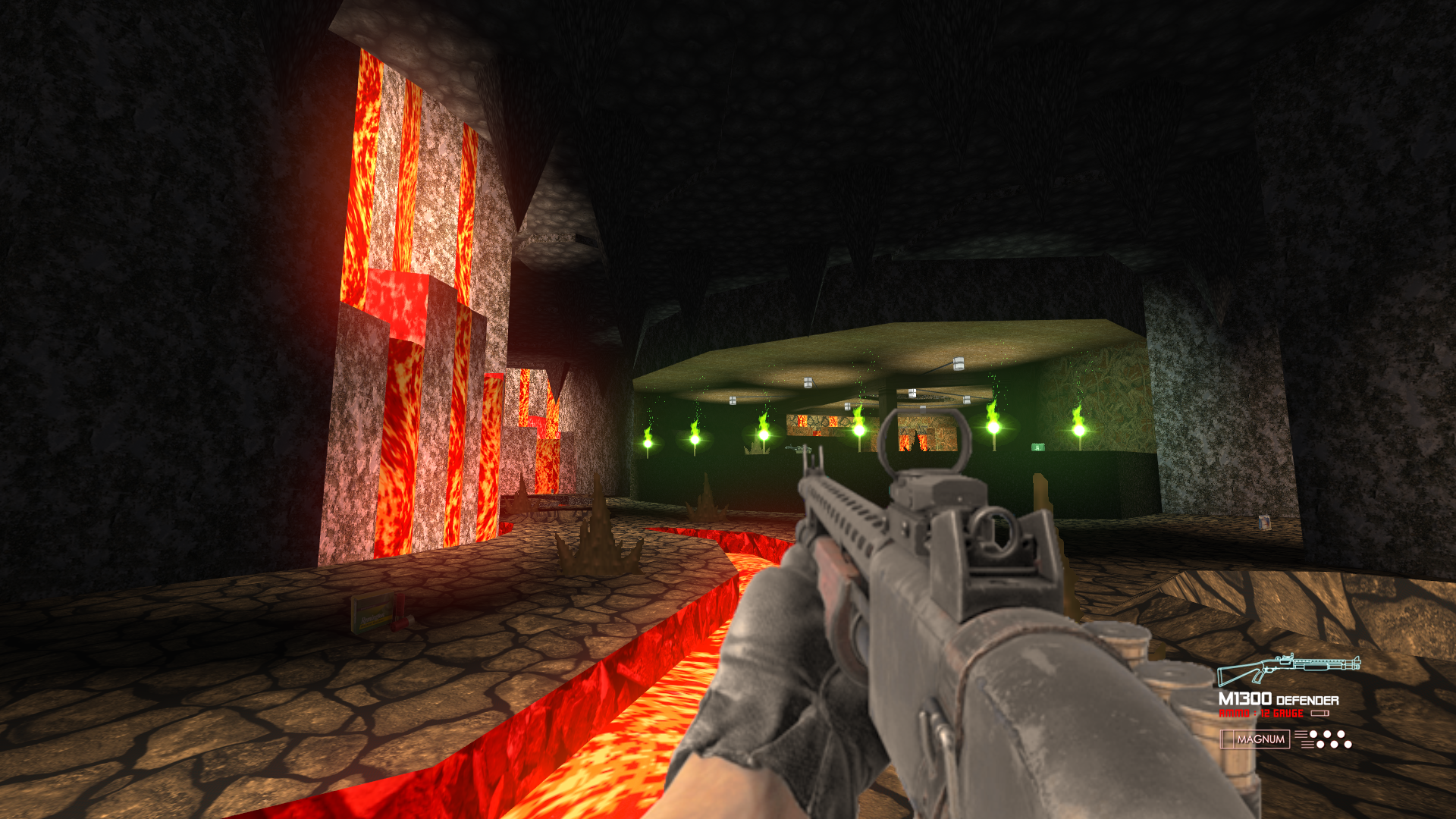The height and width of the screenshot is (819, 1456).
Task: Click the green exit sign on the wall
Action: click(x=1037, y=447)
